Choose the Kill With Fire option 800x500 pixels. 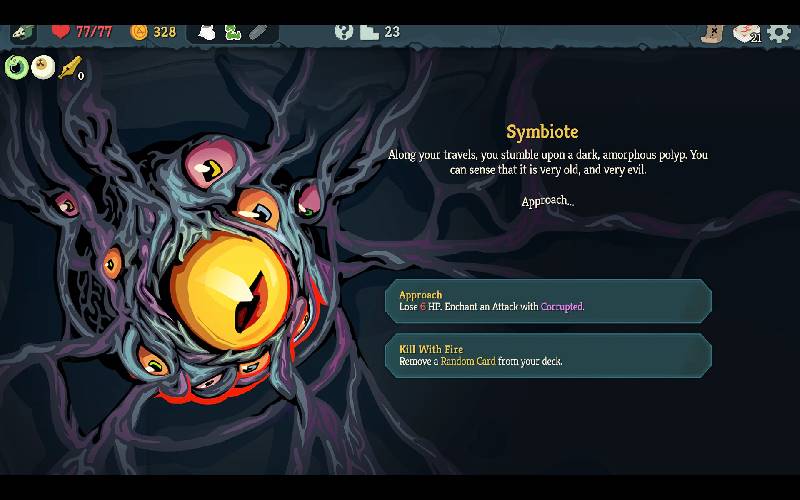point(548,355)
